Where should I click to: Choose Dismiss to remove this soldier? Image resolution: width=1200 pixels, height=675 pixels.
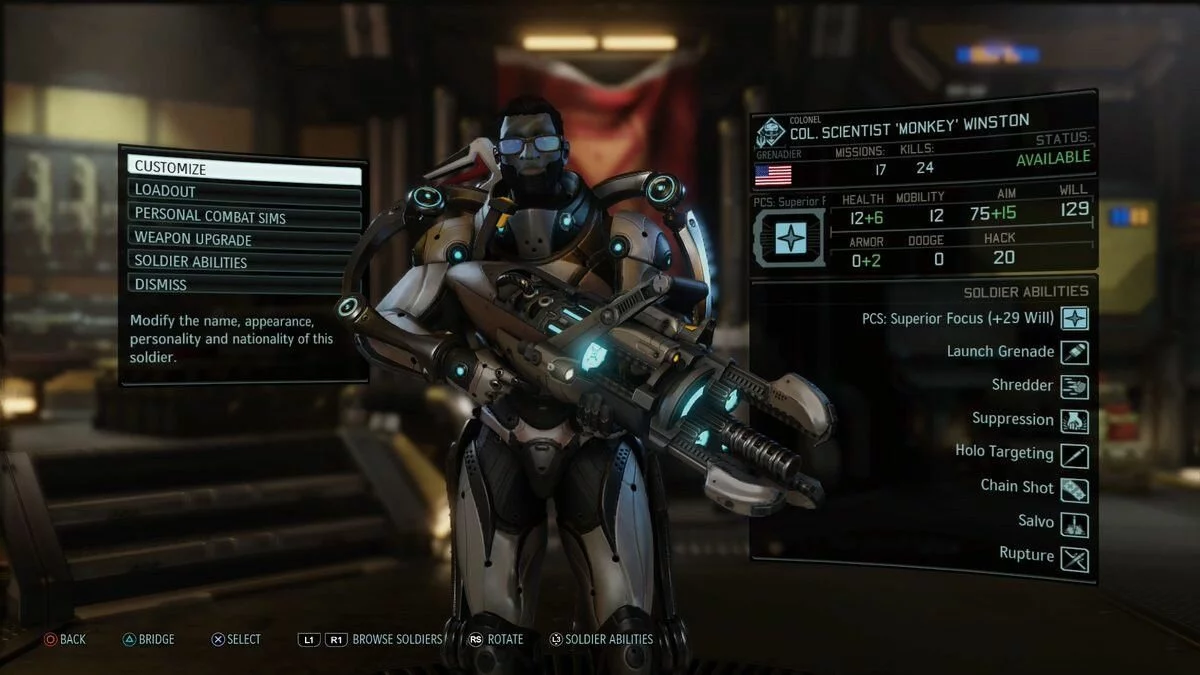244,285
